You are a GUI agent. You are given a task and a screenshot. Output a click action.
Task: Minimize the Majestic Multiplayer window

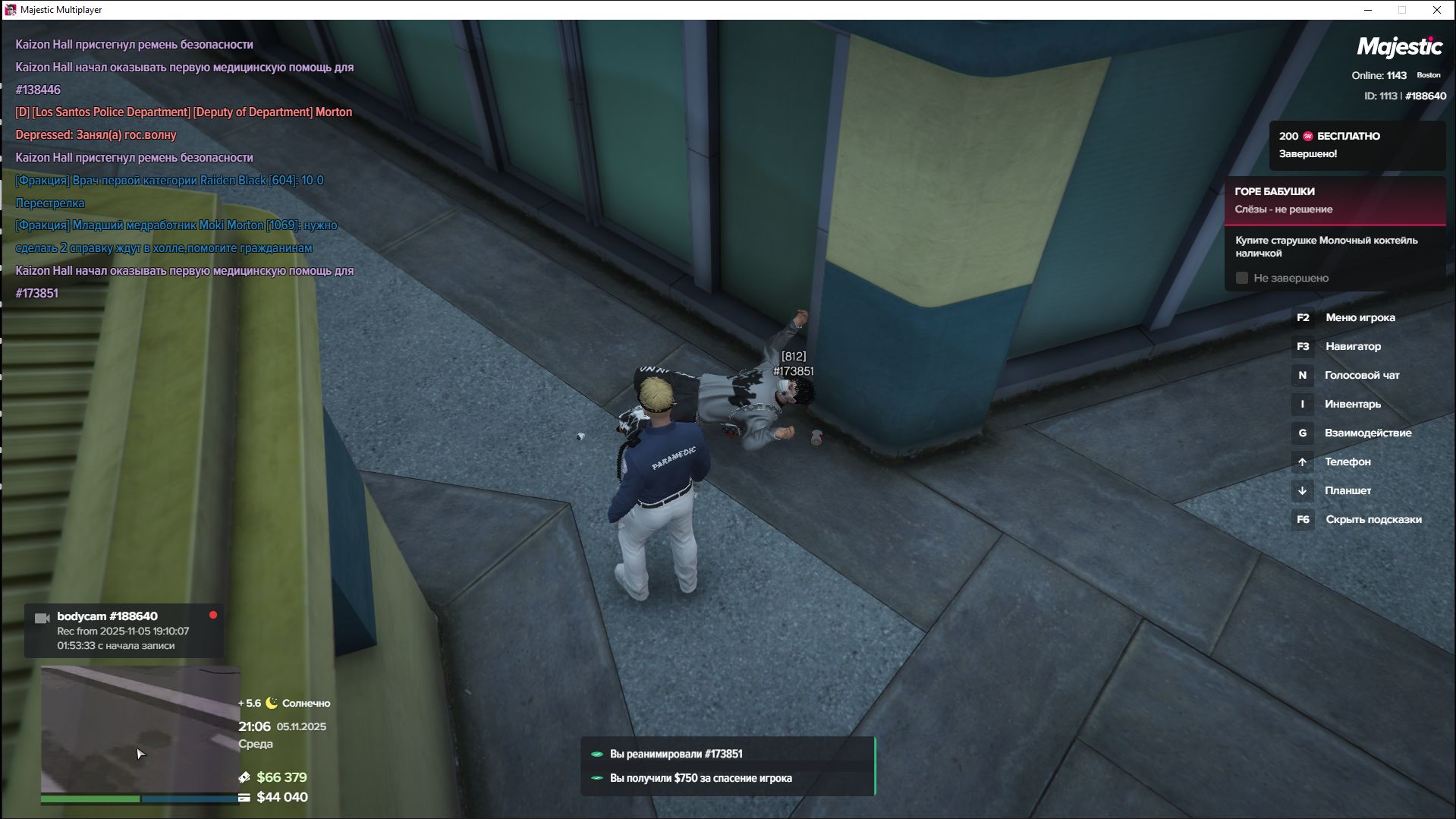pos(1368,10)
